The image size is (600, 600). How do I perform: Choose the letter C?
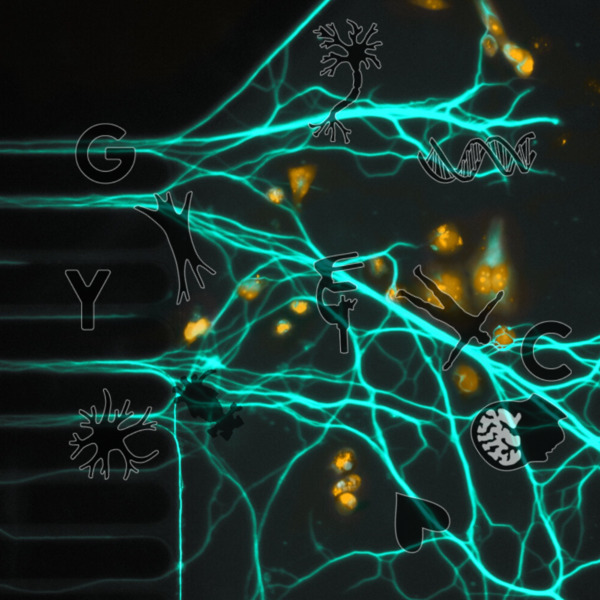pyautogui.click(x=546, y=352)
